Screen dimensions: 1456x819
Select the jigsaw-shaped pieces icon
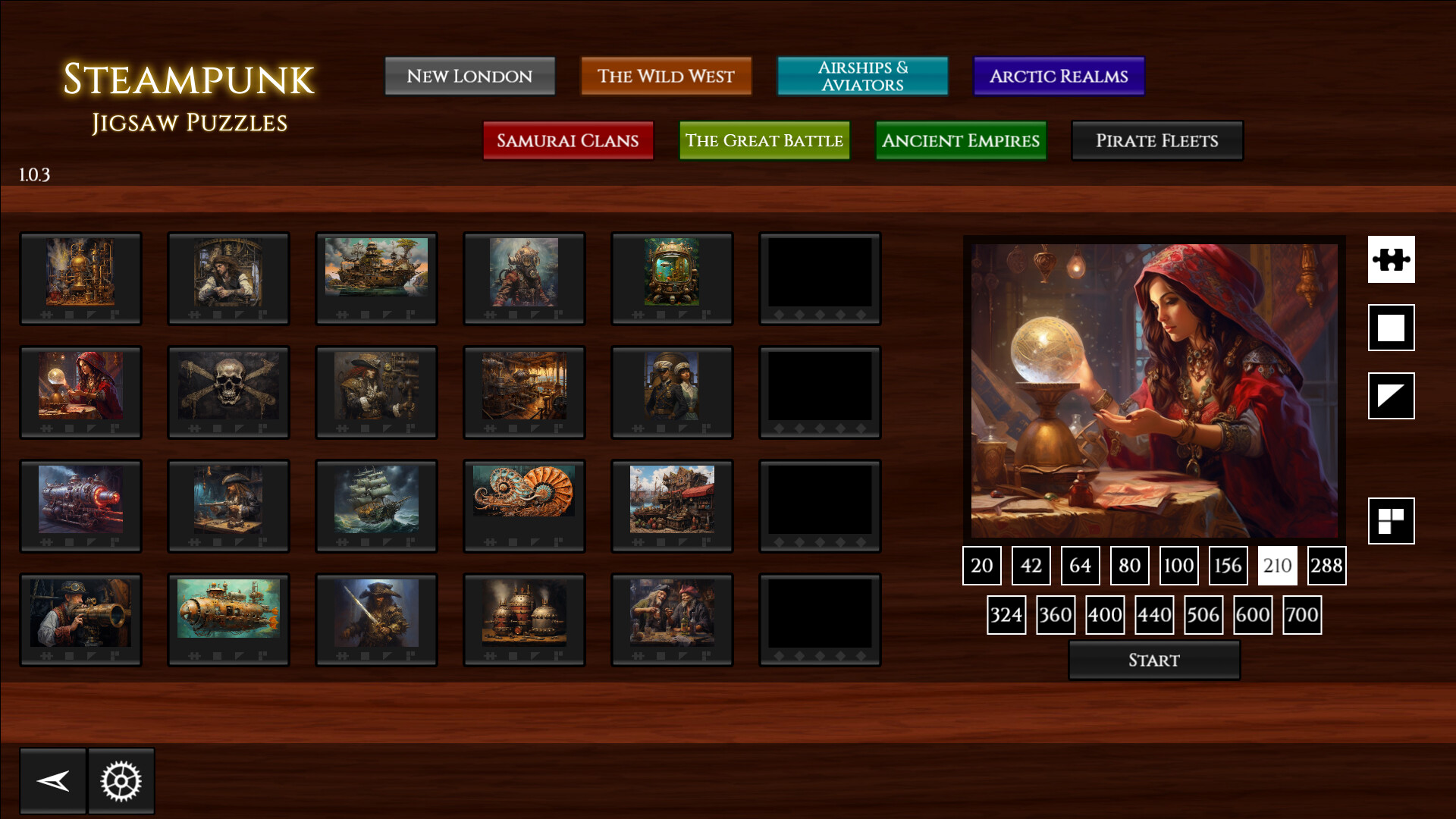(1392, 259)
